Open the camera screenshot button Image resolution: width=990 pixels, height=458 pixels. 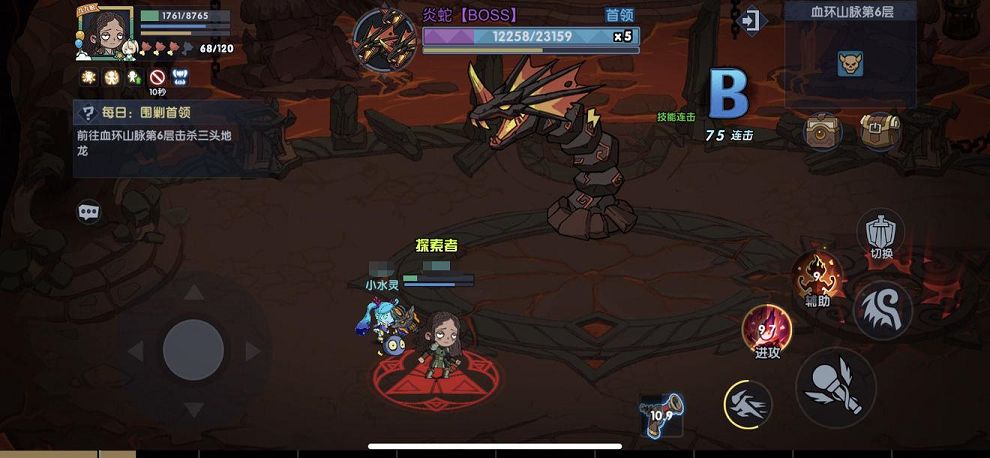click(822, 130)
